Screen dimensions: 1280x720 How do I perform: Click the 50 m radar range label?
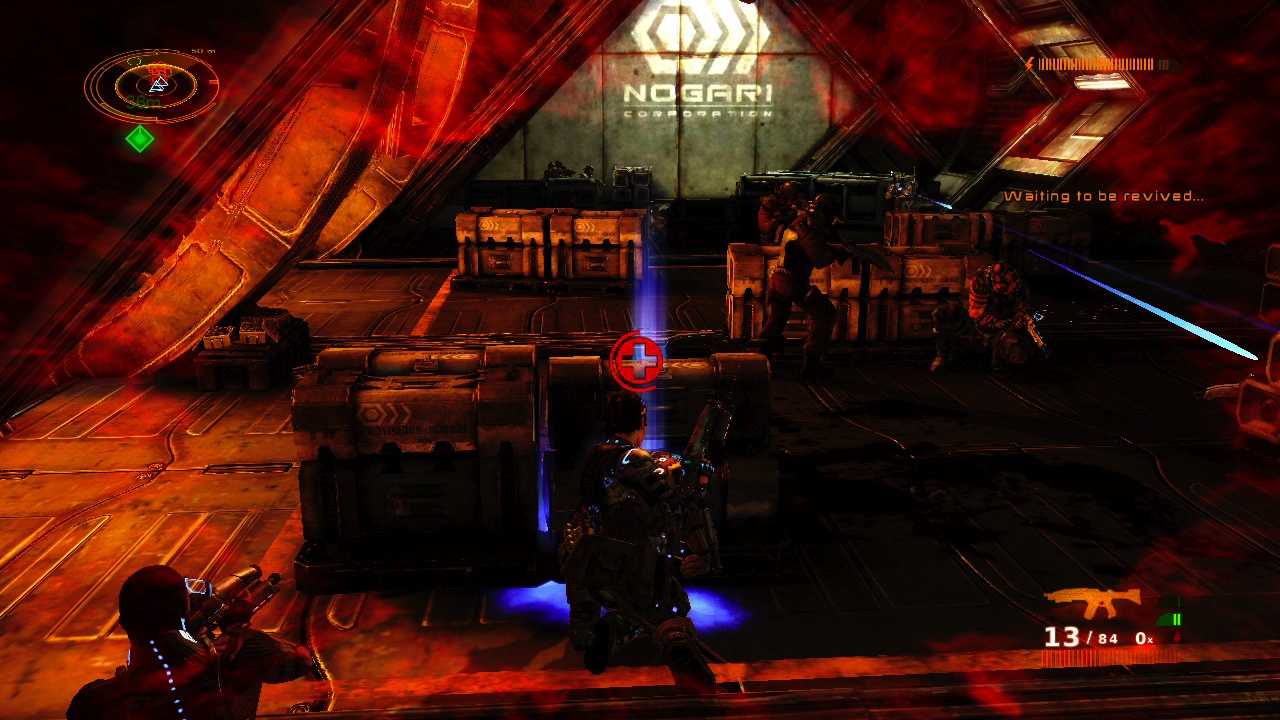[203, 50]
